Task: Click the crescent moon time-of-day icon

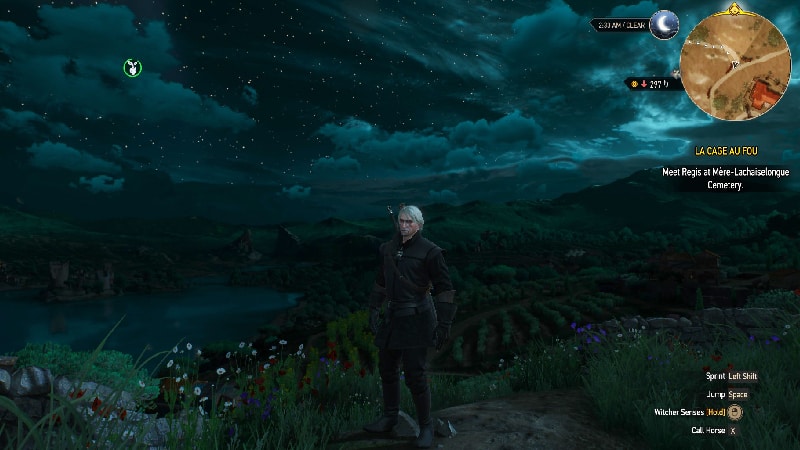Action: click(664, 25)
